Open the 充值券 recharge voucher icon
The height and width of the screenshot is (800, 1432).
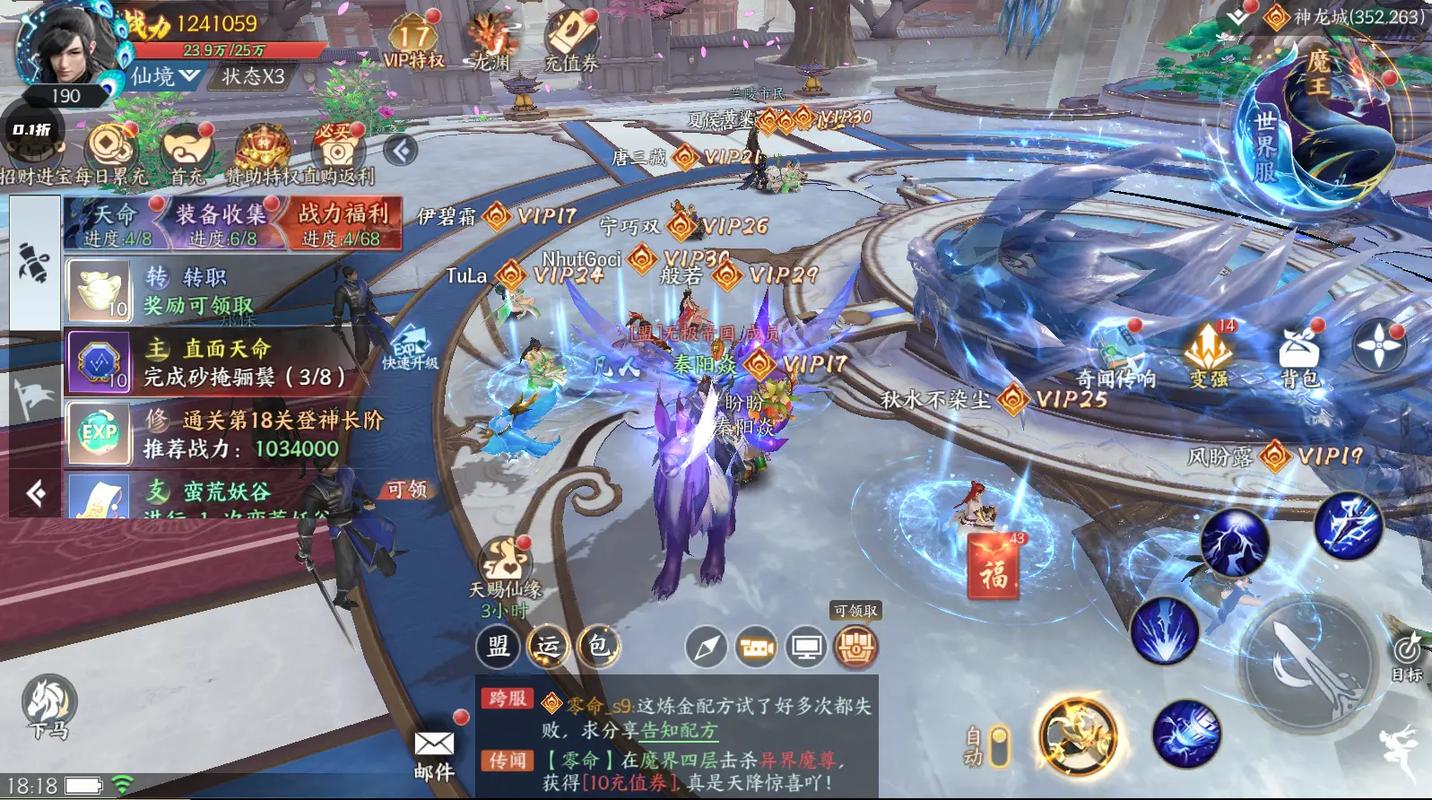pyautogui.click(x=571, y=40)
